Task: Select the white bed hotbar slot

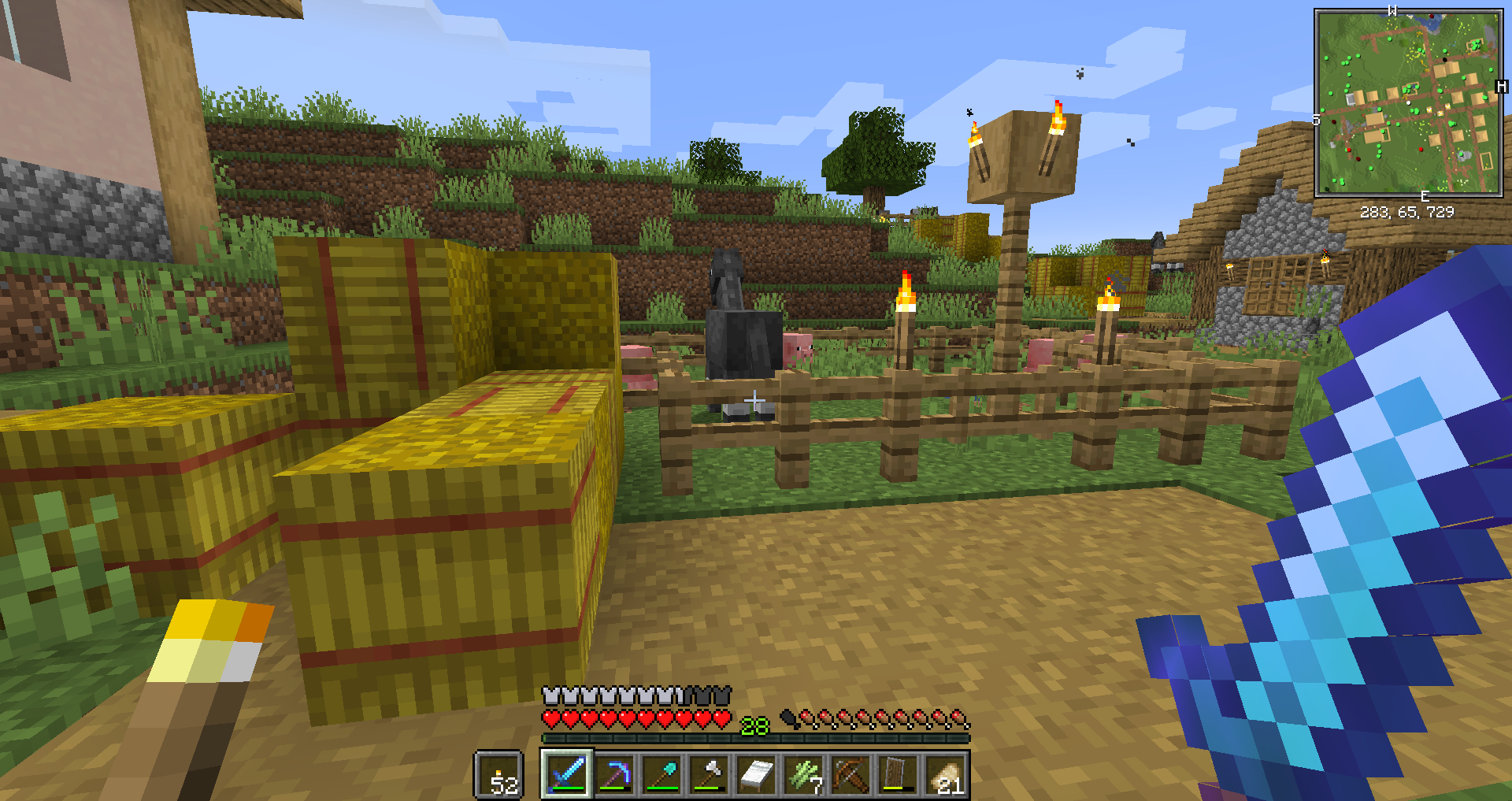Action: (756, 774)
